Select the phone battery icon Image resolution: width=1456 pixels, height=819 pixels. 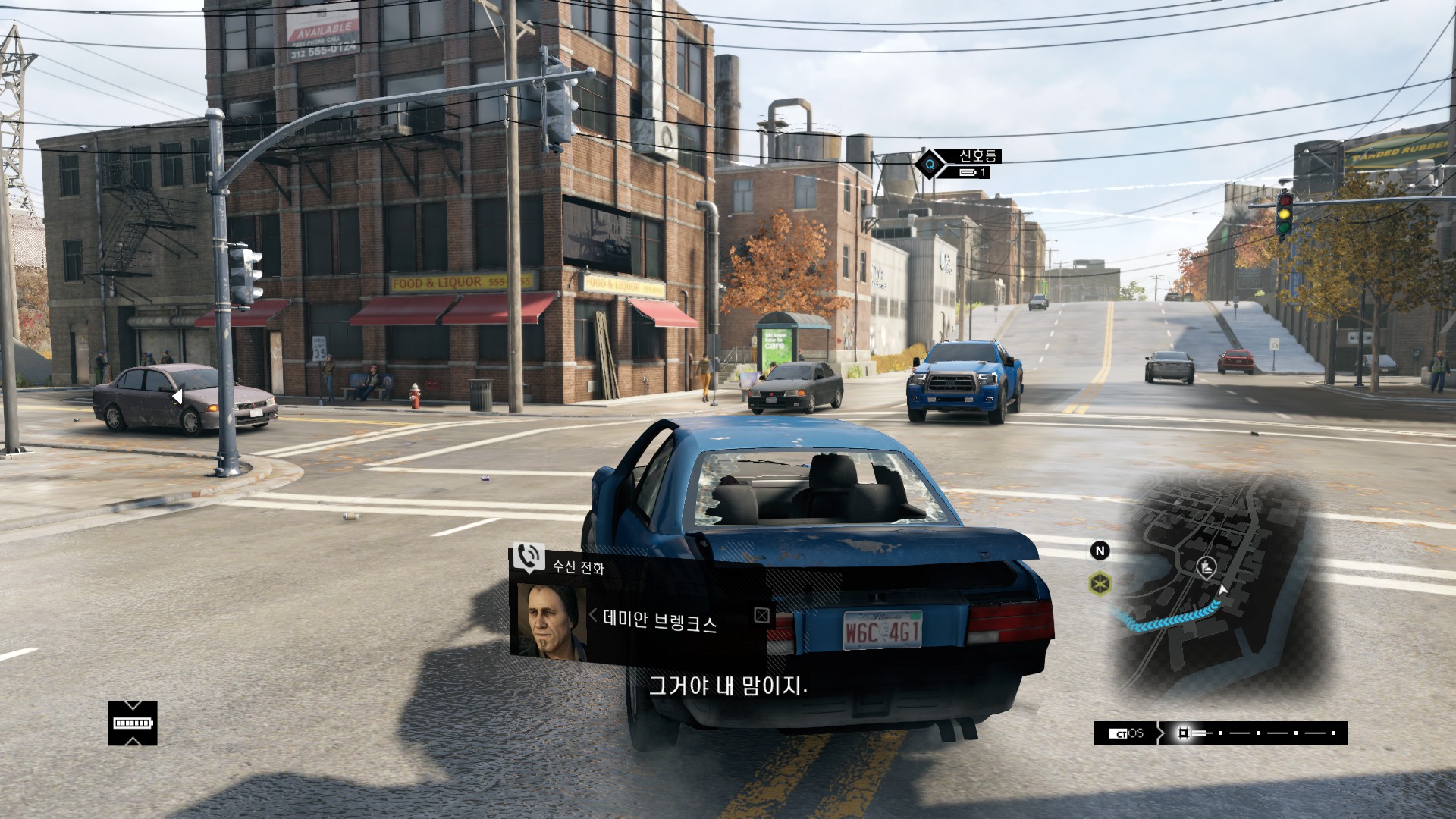(133, 723)
